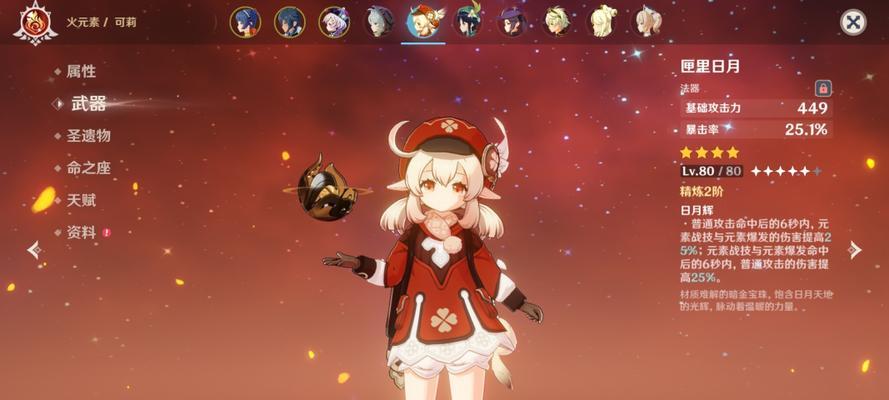This screenshot has width=889, height=400.
Task: Show the 命之座 constellation page
Action: [88, 168]
